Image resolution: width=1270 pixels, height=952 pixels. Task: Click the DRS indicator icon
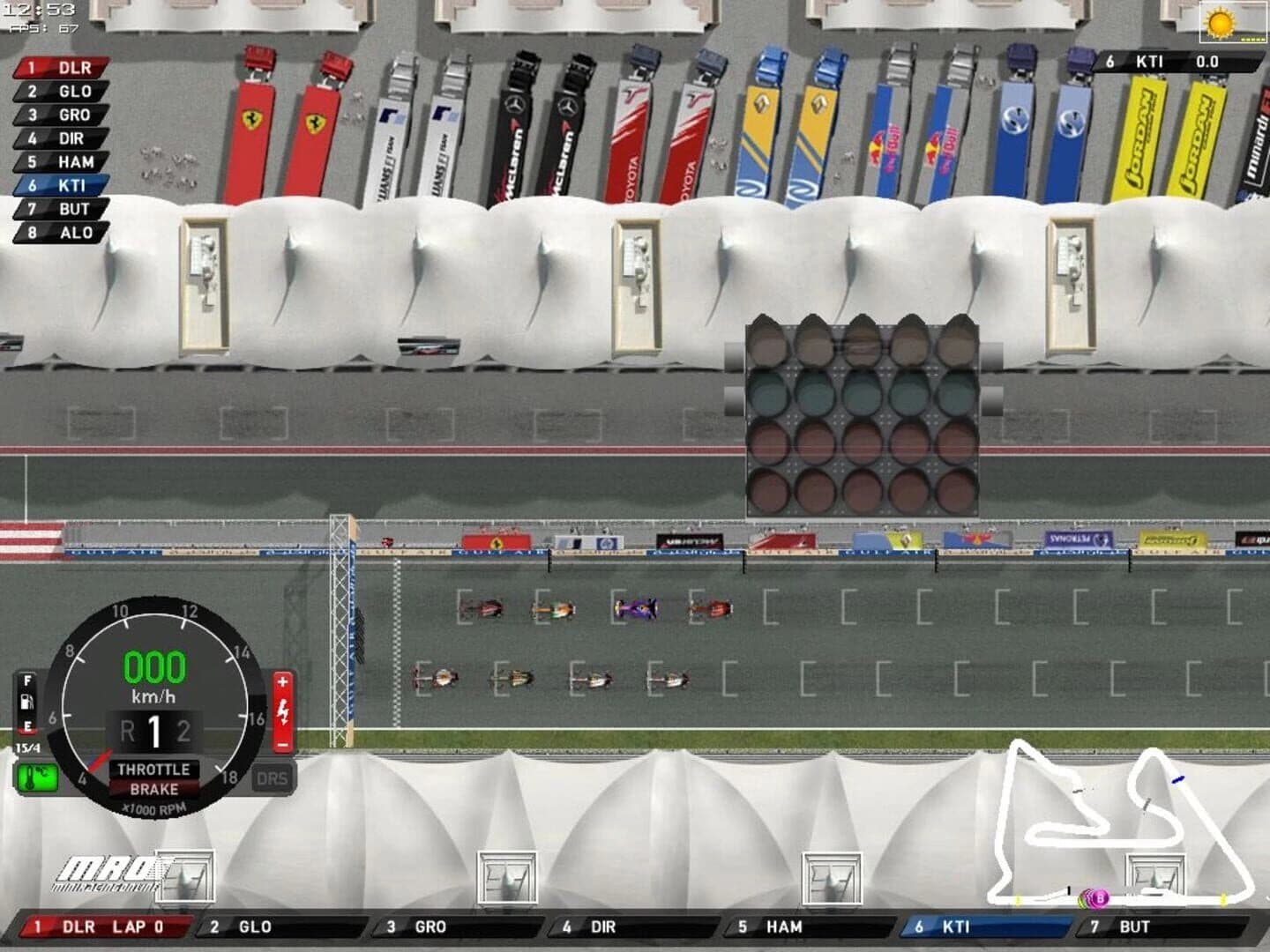(x=274, y=777)
